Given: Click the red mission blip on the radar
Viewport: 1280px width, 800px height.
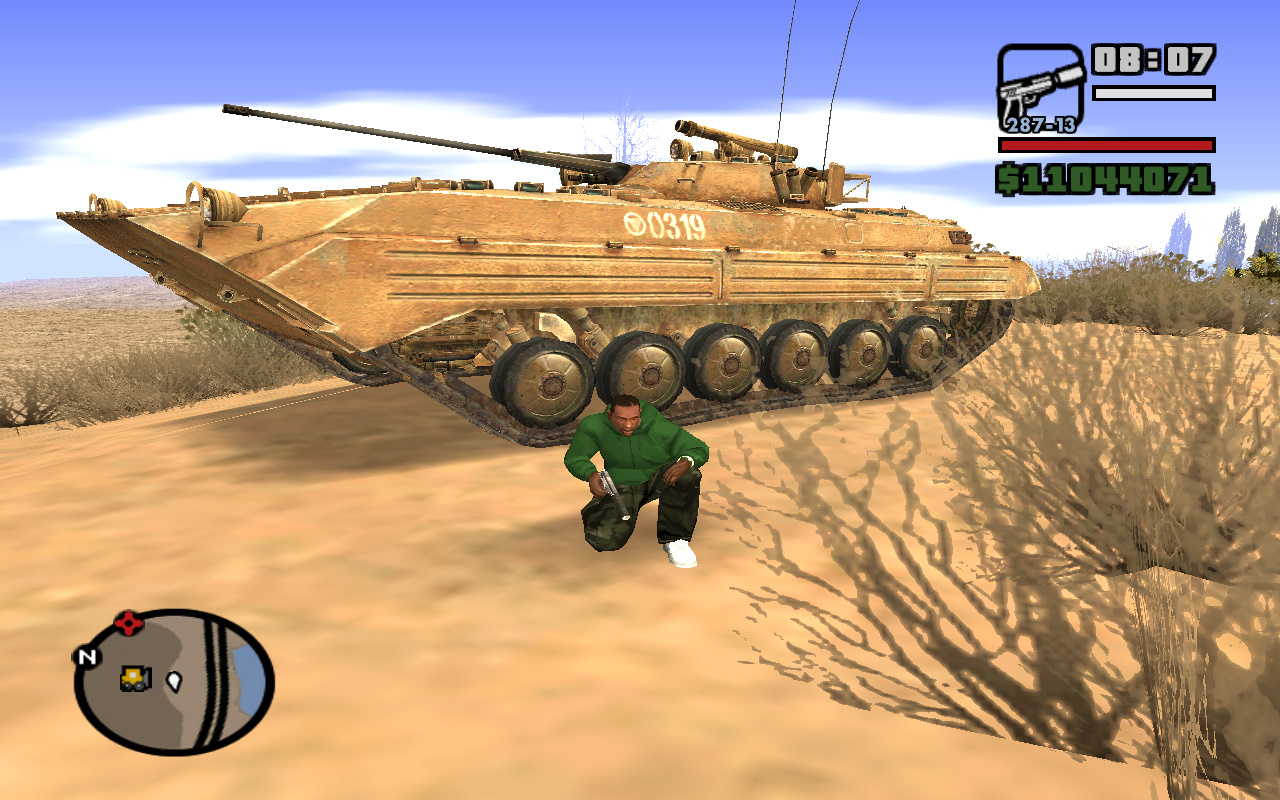Looking at the screenshot, I should 128,621.
